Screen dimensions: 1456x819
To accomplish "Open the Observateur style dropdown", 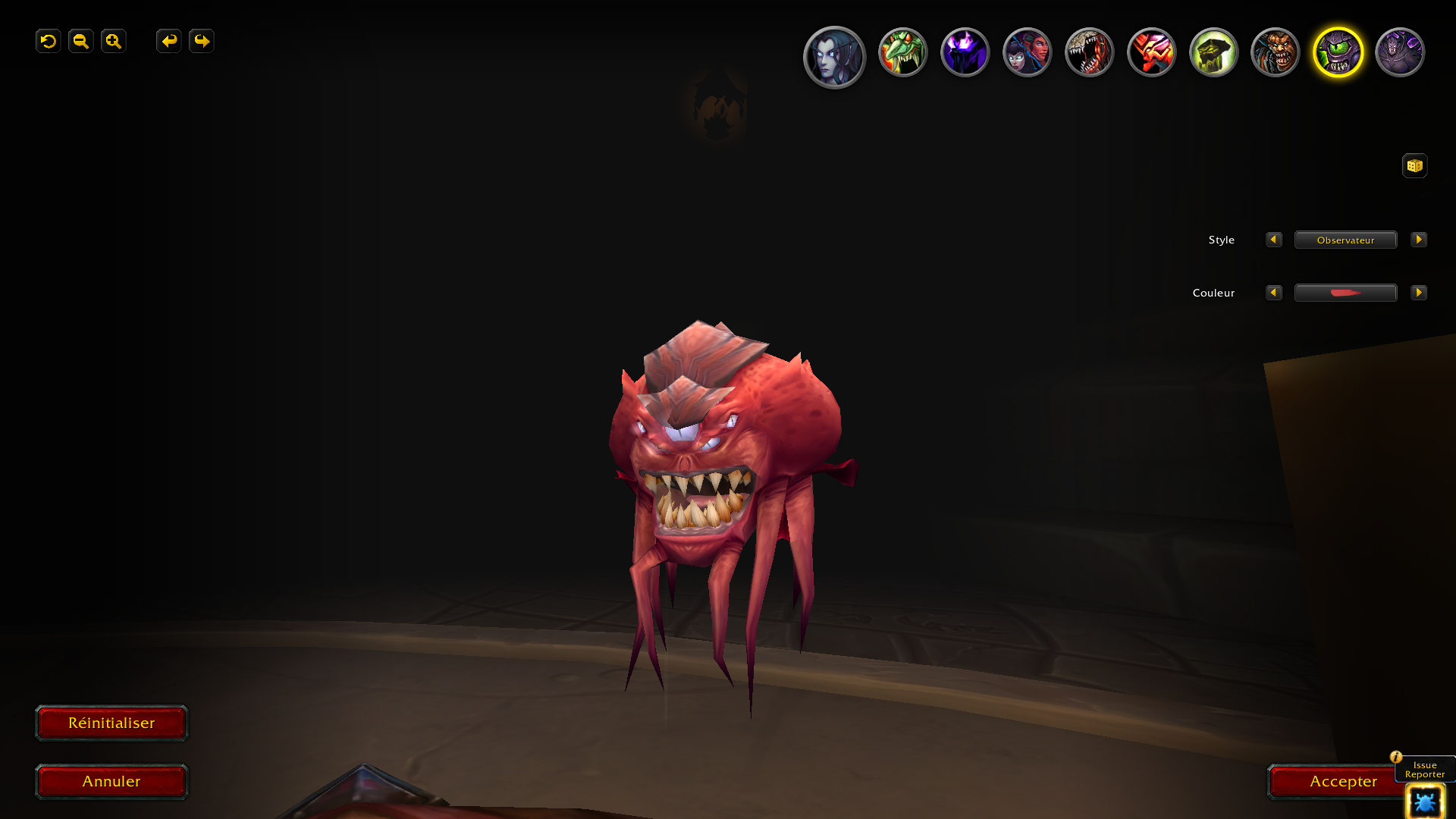I will coord(1345,240).
